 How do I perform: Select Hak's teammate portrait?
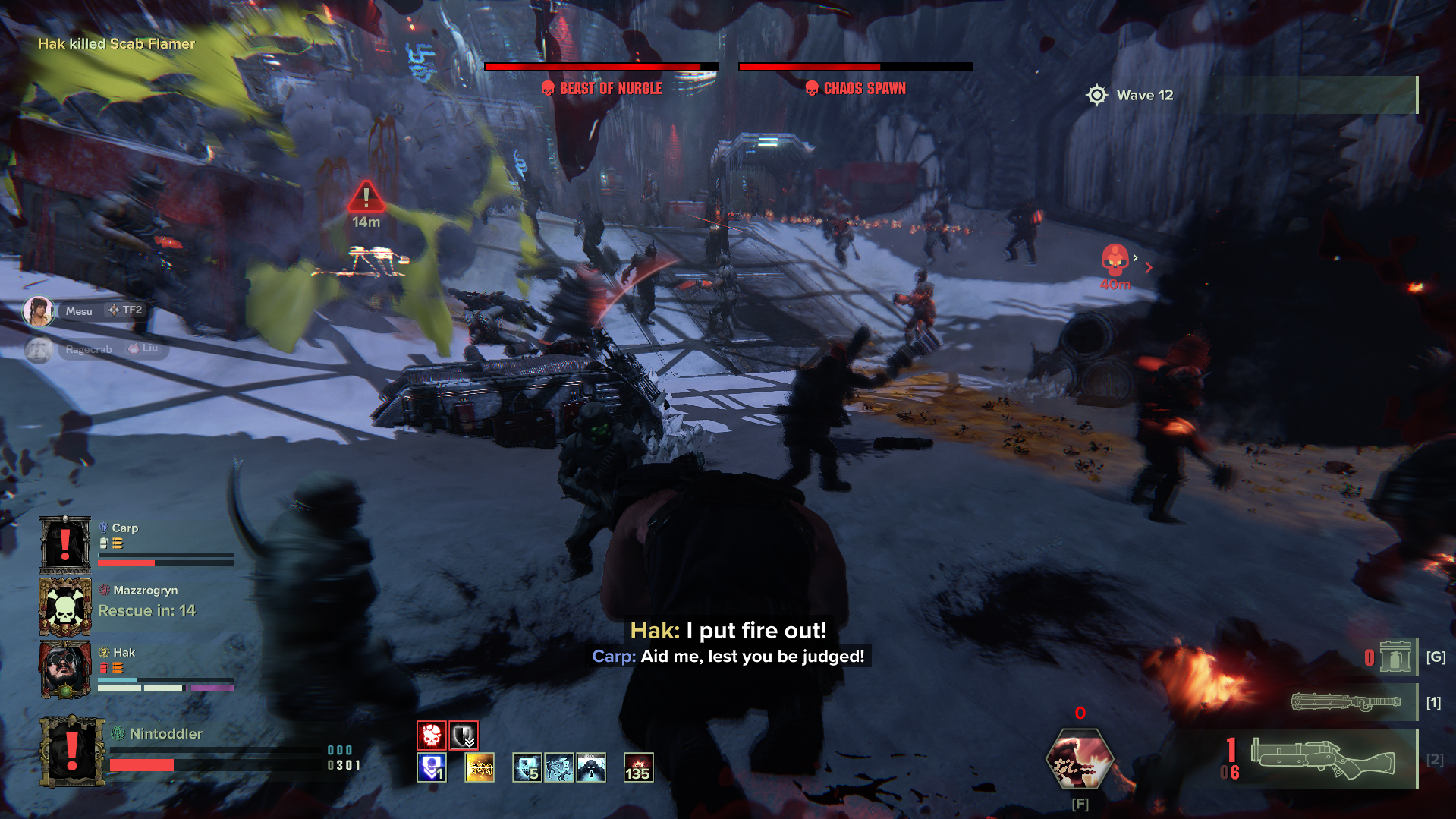[65, 669]
